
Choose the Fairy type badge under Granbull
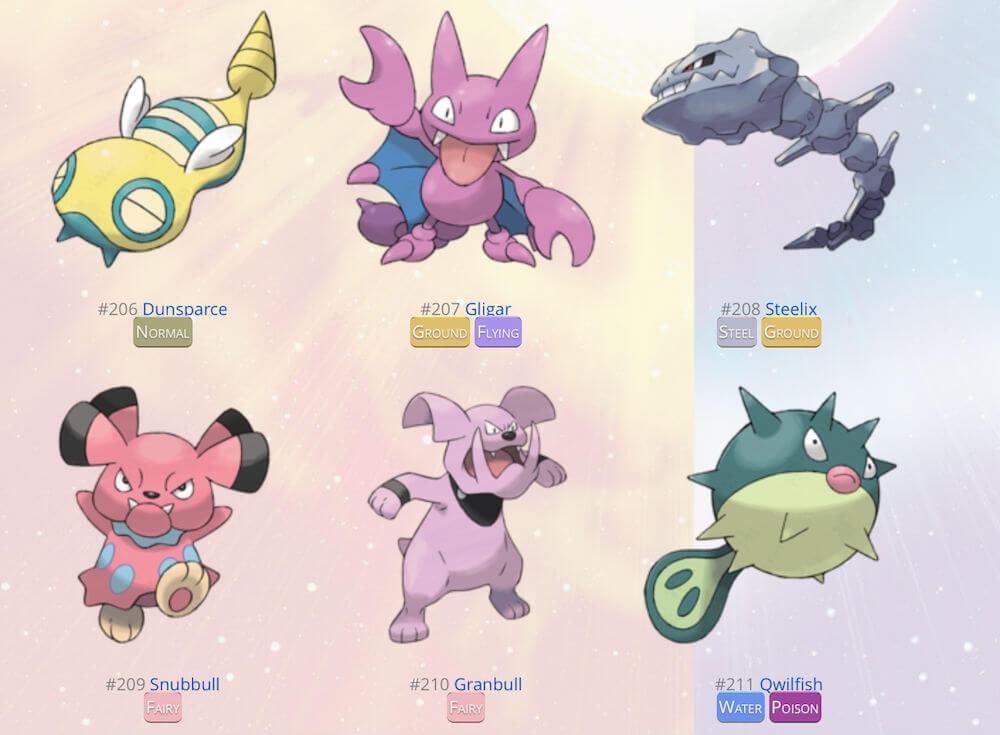point(466,708)
